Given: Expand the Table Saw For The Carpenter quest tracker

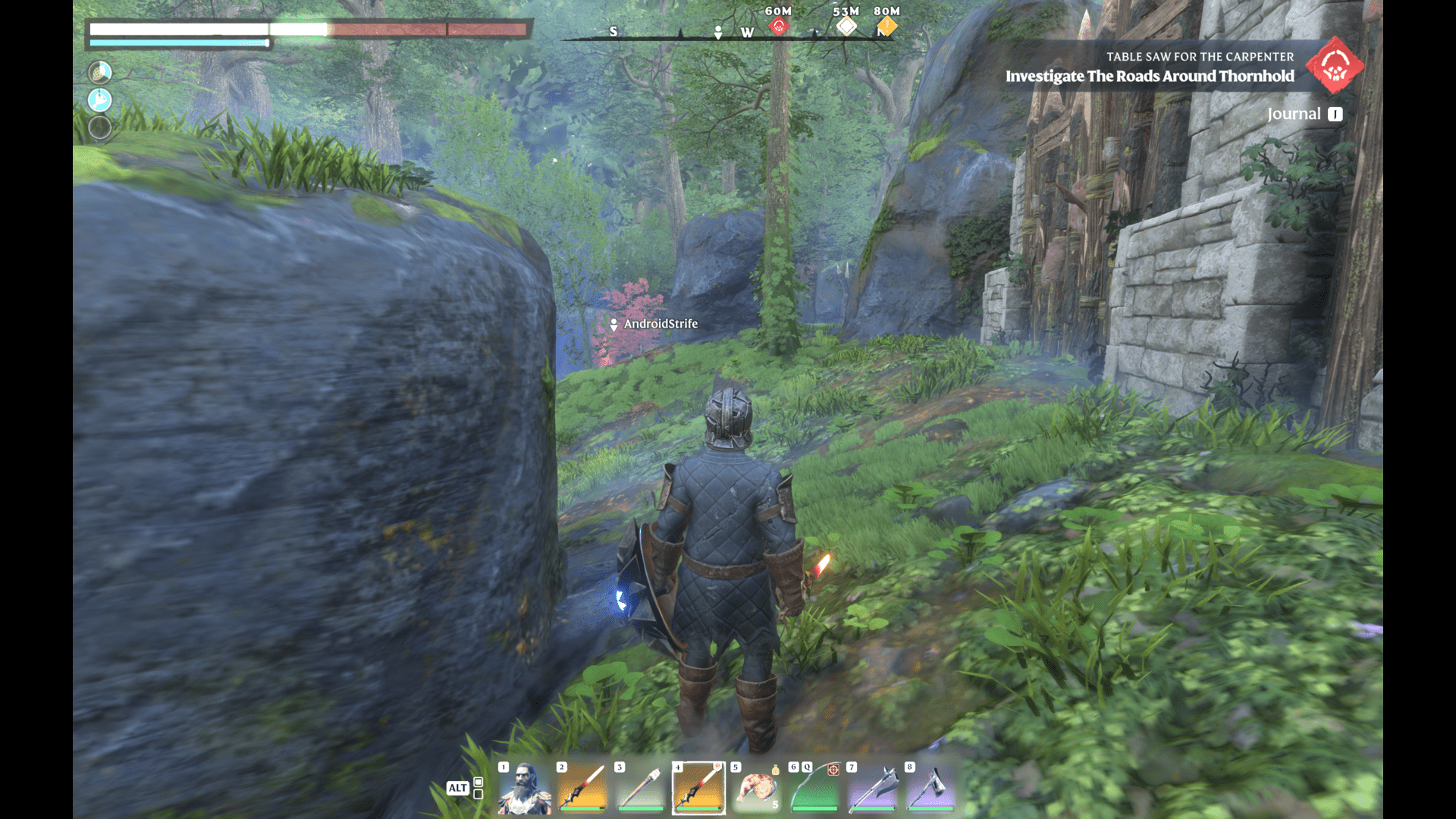Looking at the screenshot, I should [1200, 56].
